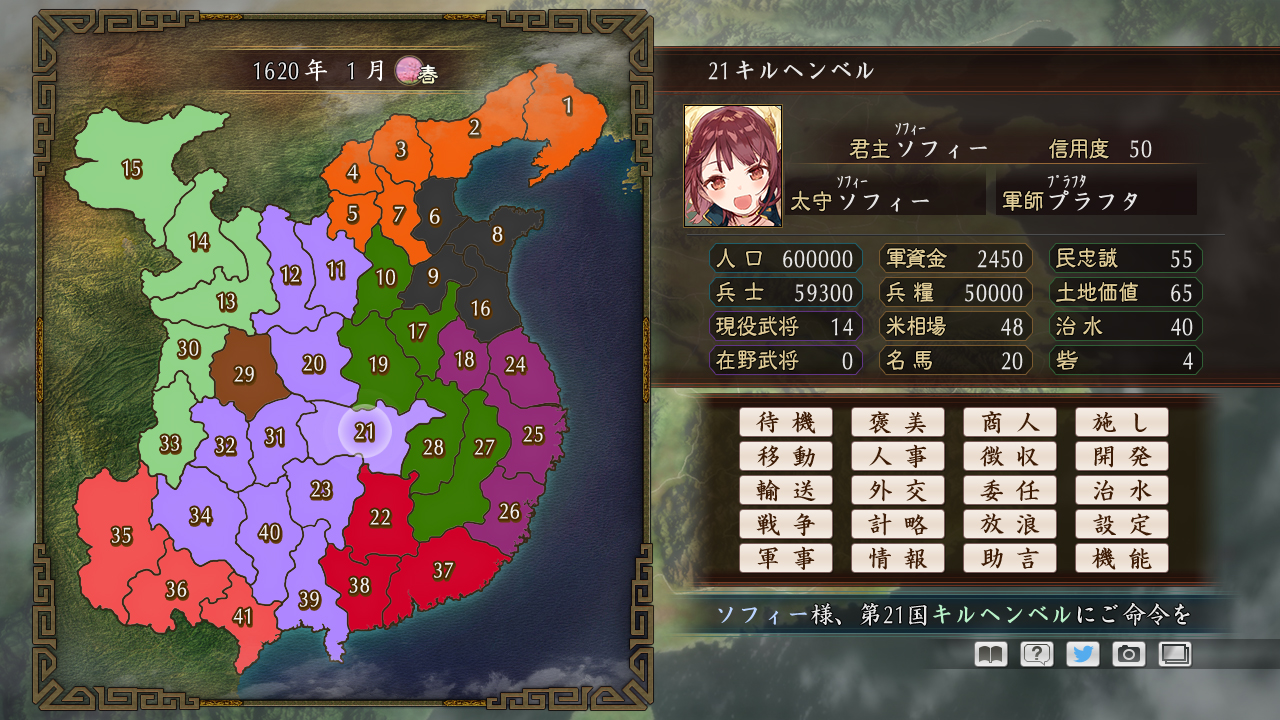The image size is (1280, 720).
Task: Open the 治水 (Flood Control) command
Action: (x=1122, y=490)
